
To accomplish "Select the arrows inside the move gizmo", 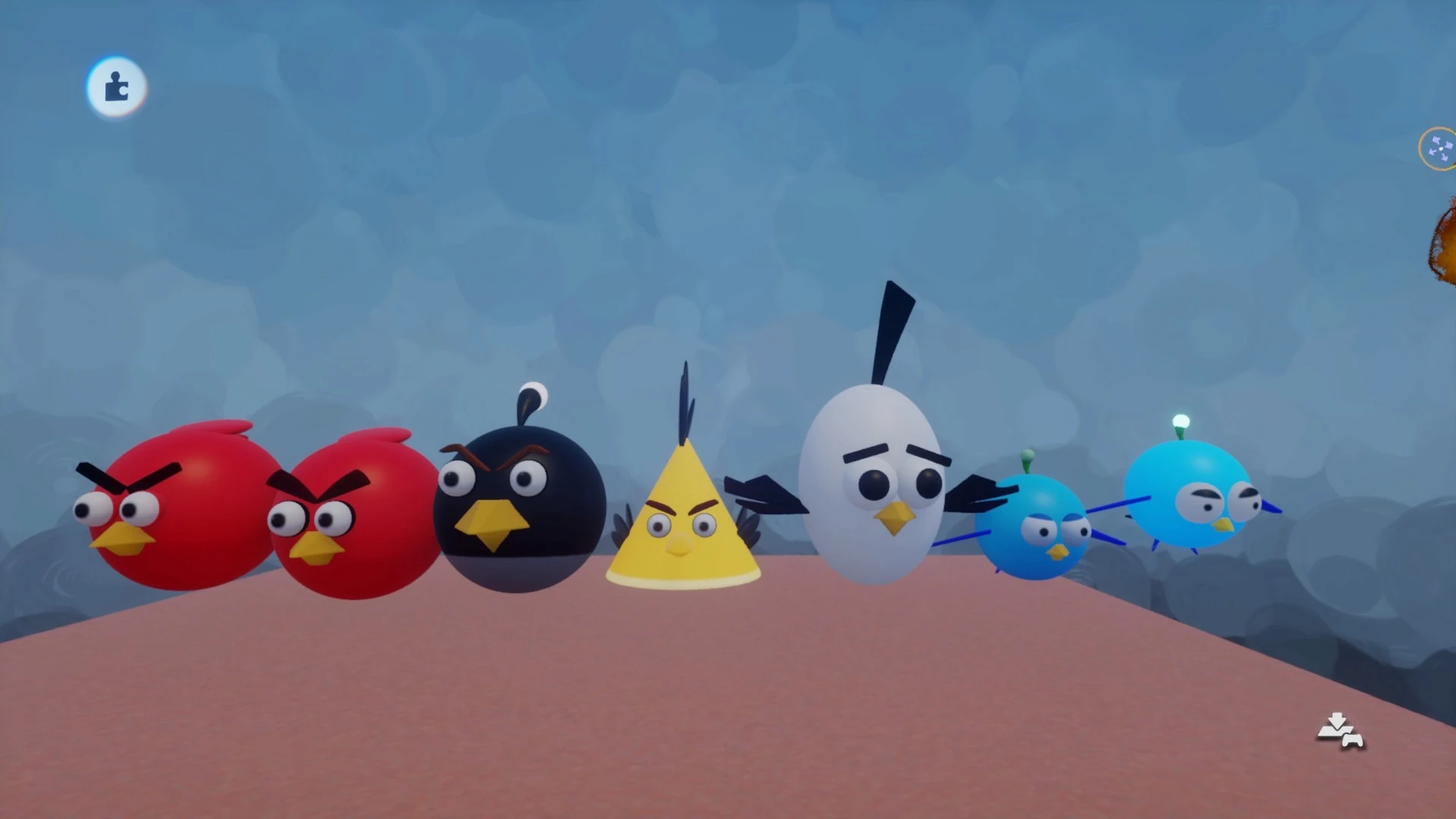I will [x=1439, y=149].
